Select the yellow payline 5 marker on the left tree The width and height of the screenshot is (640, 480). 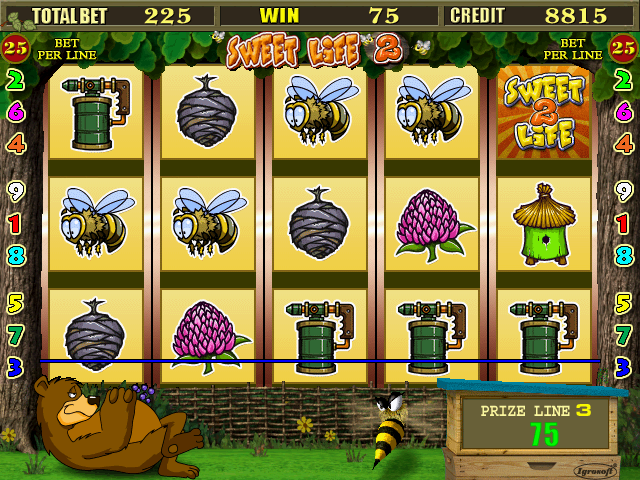(15, 301)
